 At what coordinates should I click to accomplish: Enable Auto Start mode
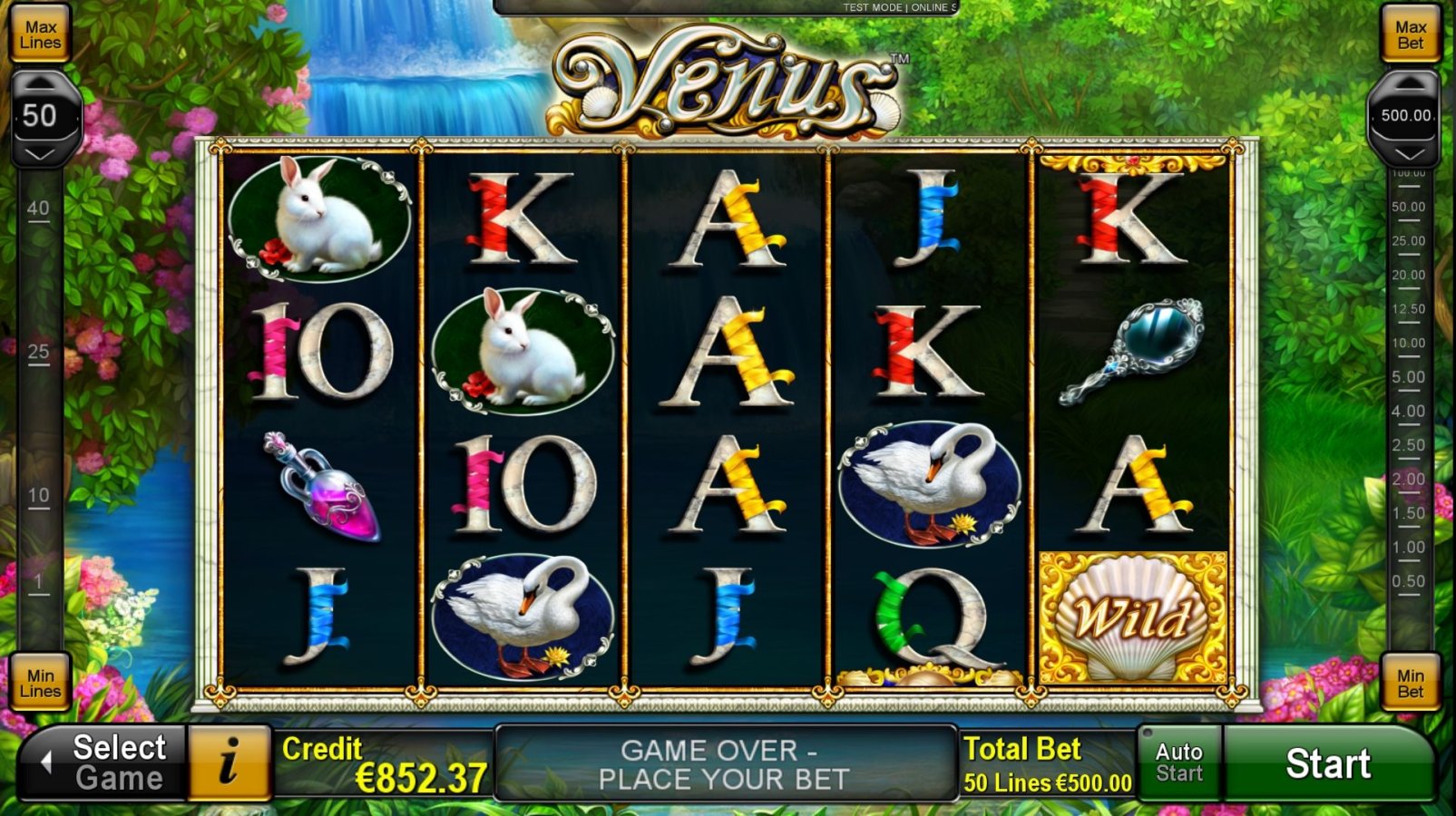pyautogui.click(x=1179, y=762)
